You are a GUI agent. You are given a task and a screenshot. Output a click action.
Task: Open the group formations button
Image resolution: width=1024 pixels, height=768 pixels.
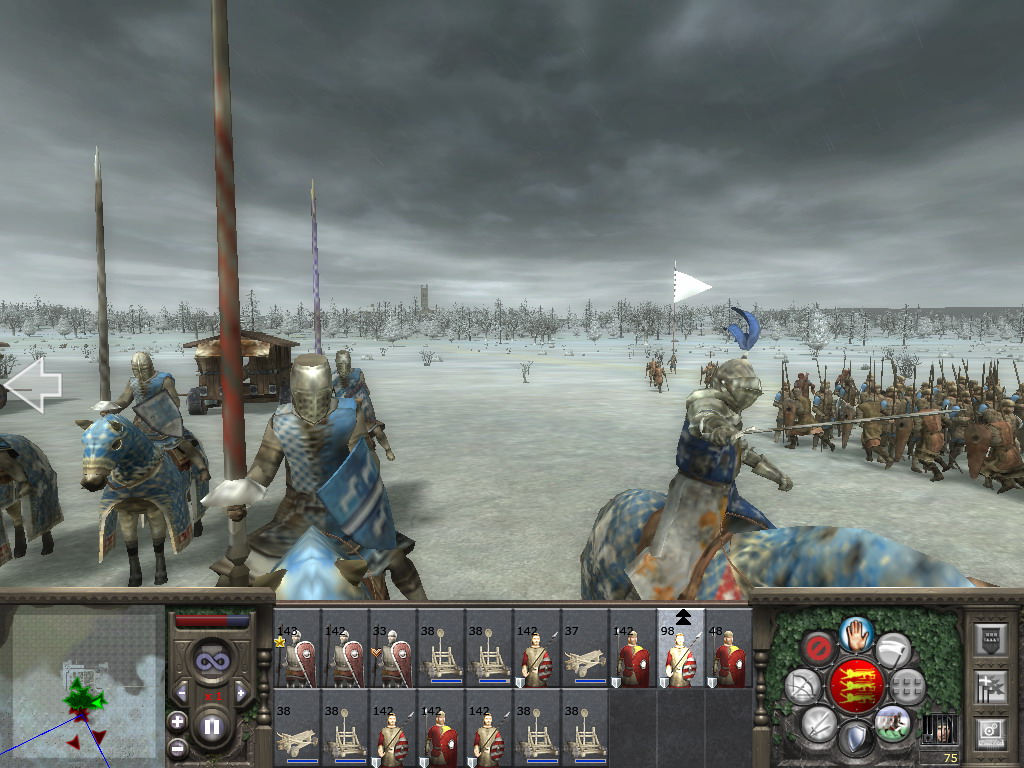(908, 686)
